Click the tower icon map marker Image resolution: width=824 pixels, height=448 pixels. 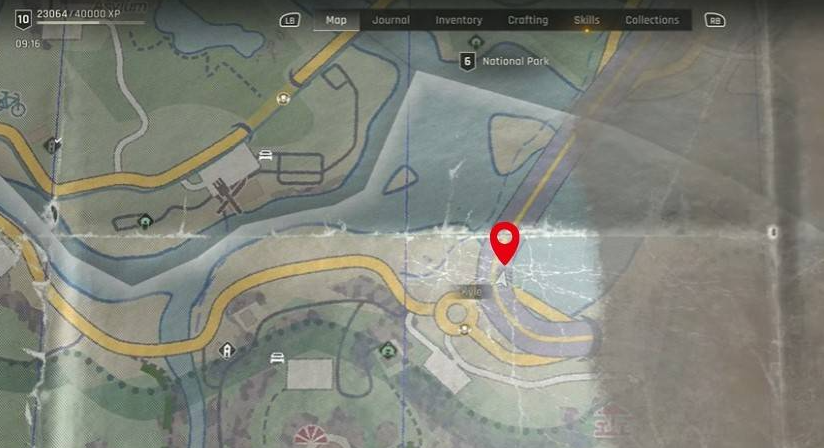coord(228,350)
